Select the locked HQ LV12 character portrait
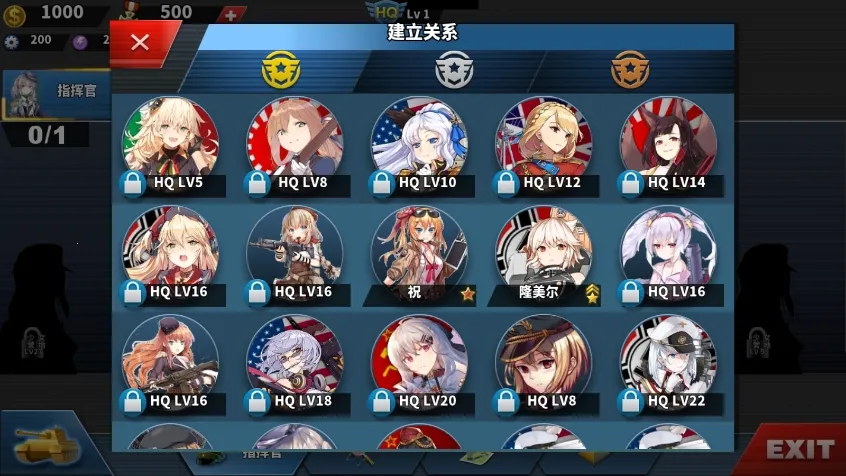Viewport: 846px width, 476px height. click(543, 145)
